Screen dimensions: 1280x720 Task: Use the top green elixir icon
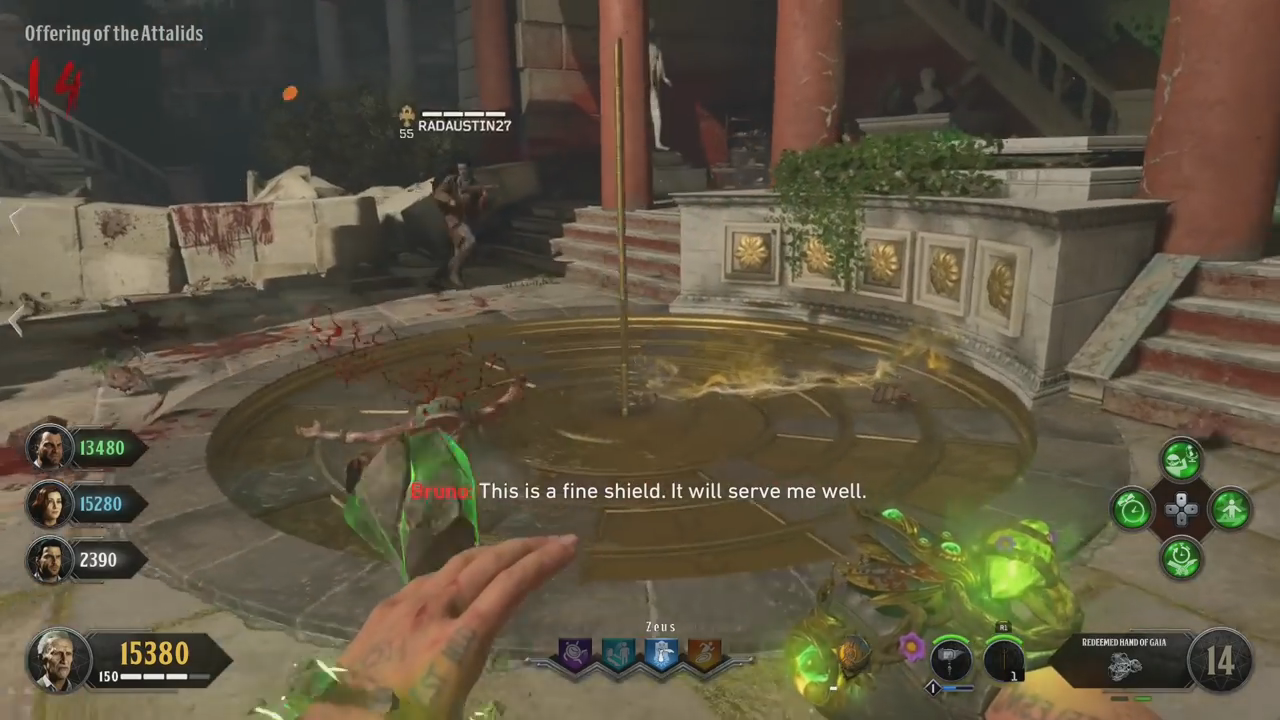click(1181, 461)
